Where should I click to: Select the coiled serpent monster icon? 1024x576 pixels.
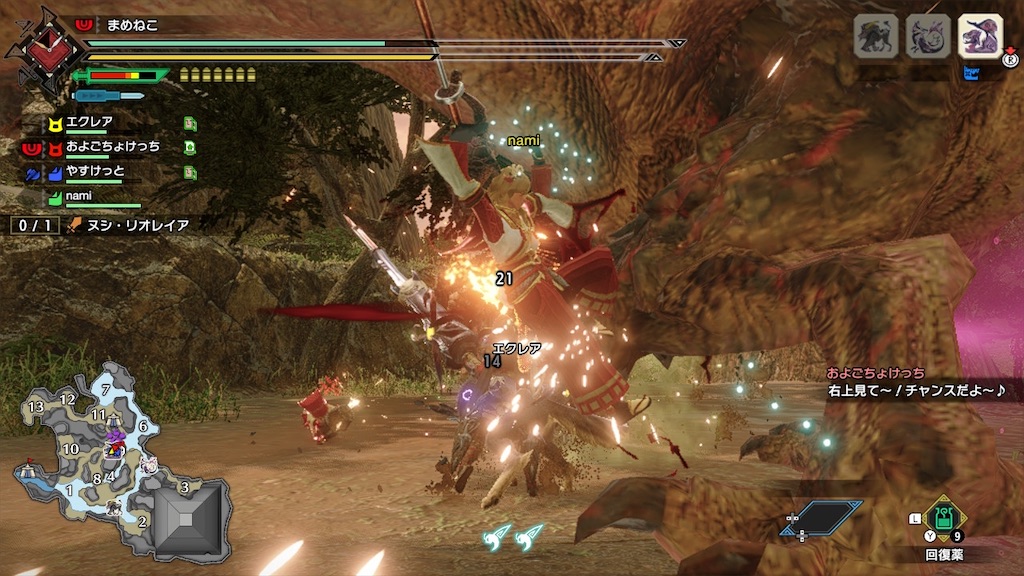[927, 37]
